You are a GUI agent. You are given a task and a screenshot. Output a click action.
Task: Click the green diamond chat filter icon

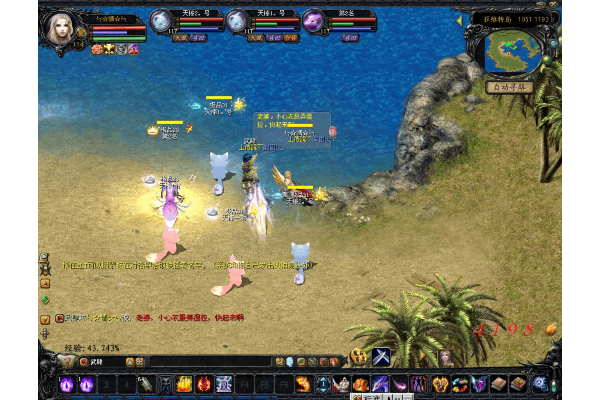pos(45,299)
